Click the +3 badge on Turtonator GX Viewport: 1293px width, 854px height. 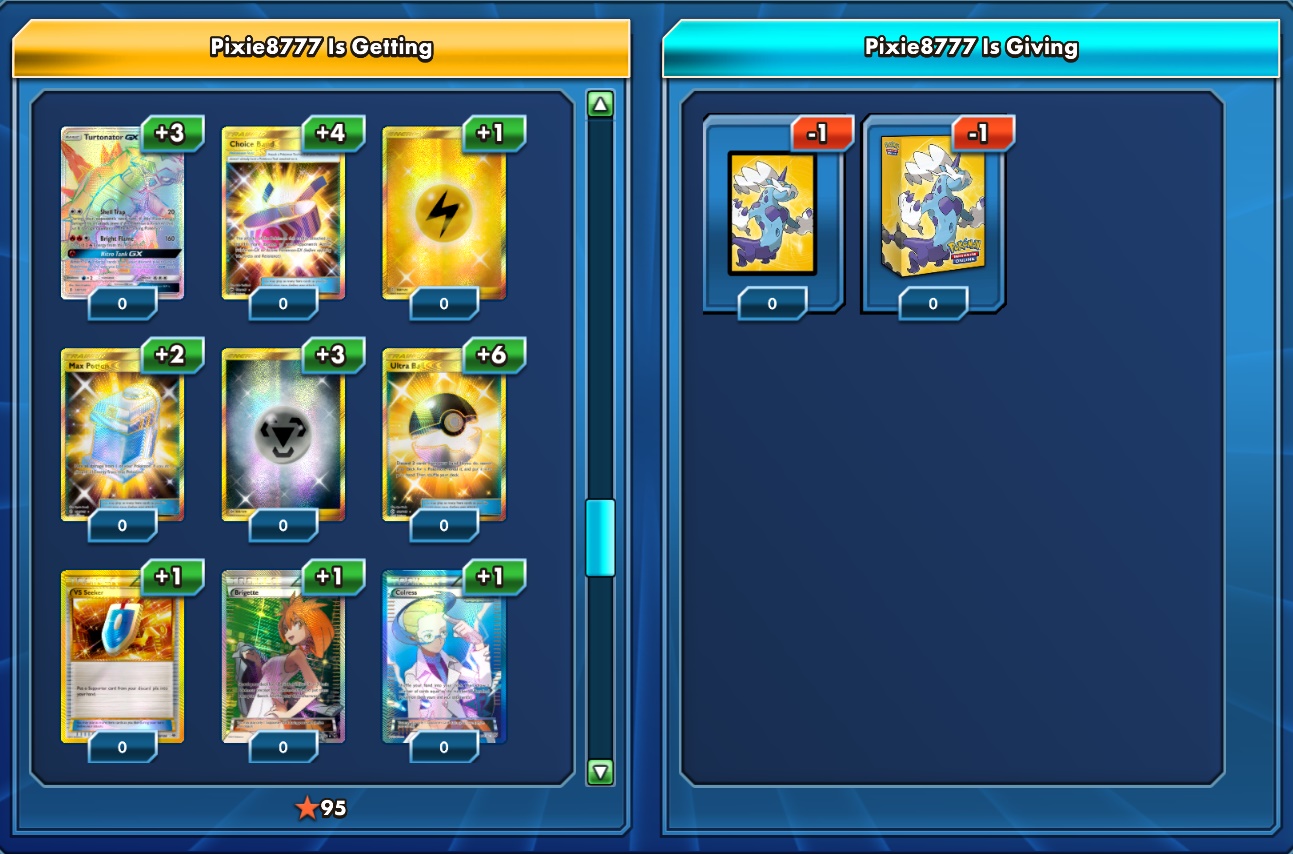tap(174, 133)
